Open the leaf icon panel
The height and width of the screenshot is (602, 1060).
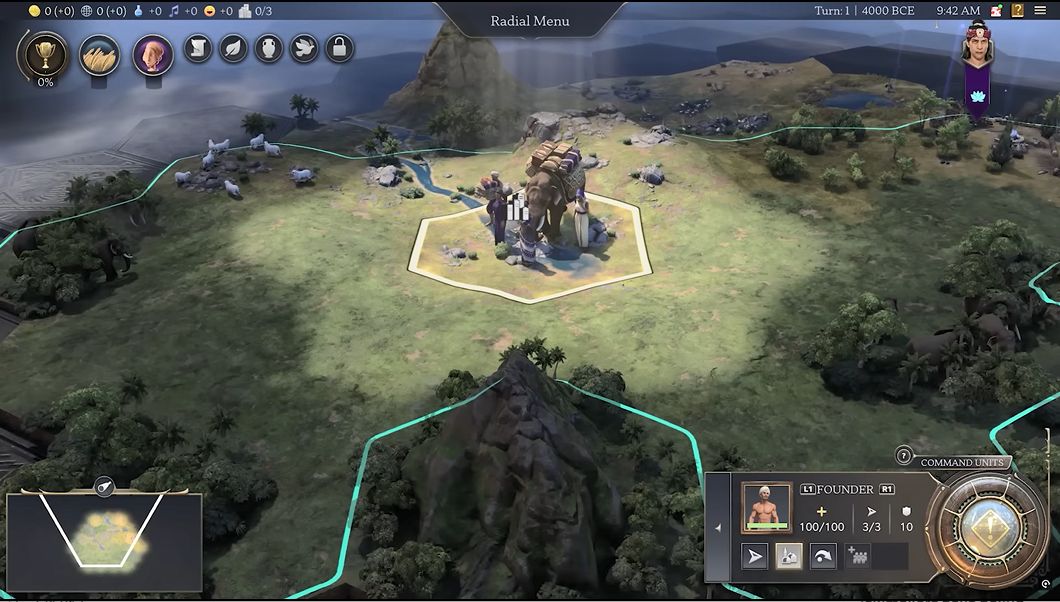point(233,48)
